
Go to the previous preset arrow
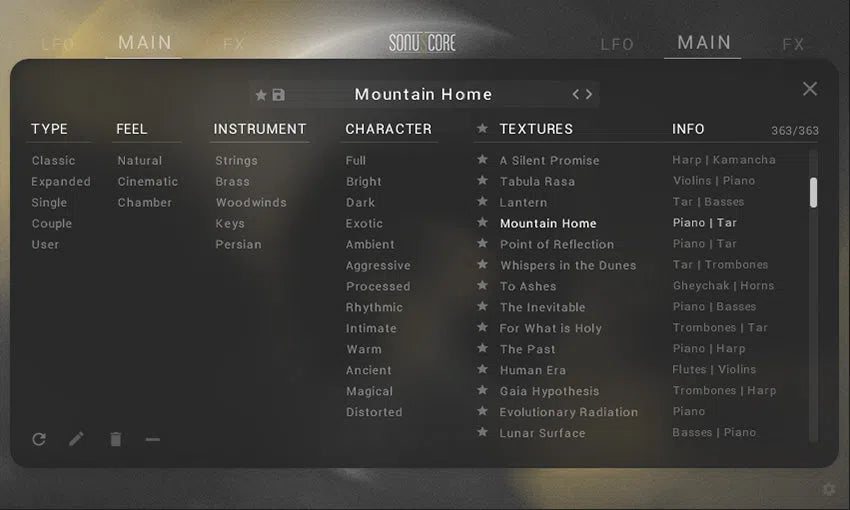click(576, 94)
